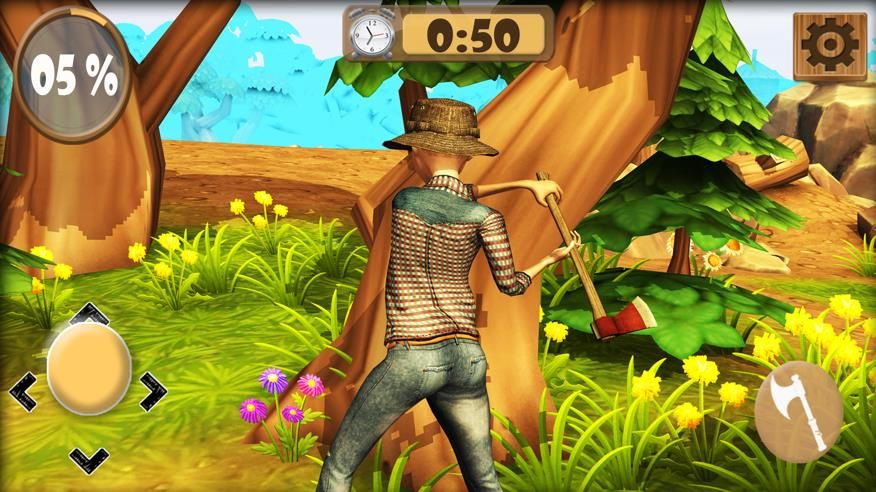
Task: Click the joystick up arrow
Action: 90,312
